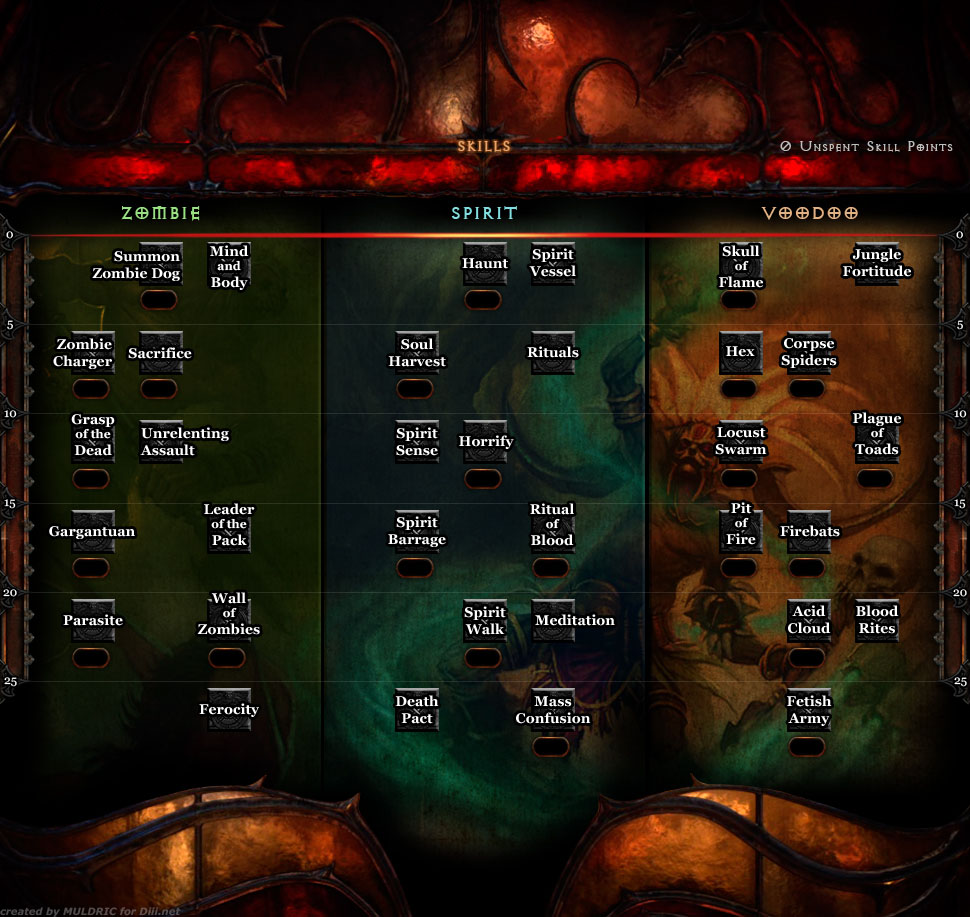Pick the Skull of Flame skill
Image resolution: width=970 pixels, height=917 pixels.
click(x=741, y=265)
